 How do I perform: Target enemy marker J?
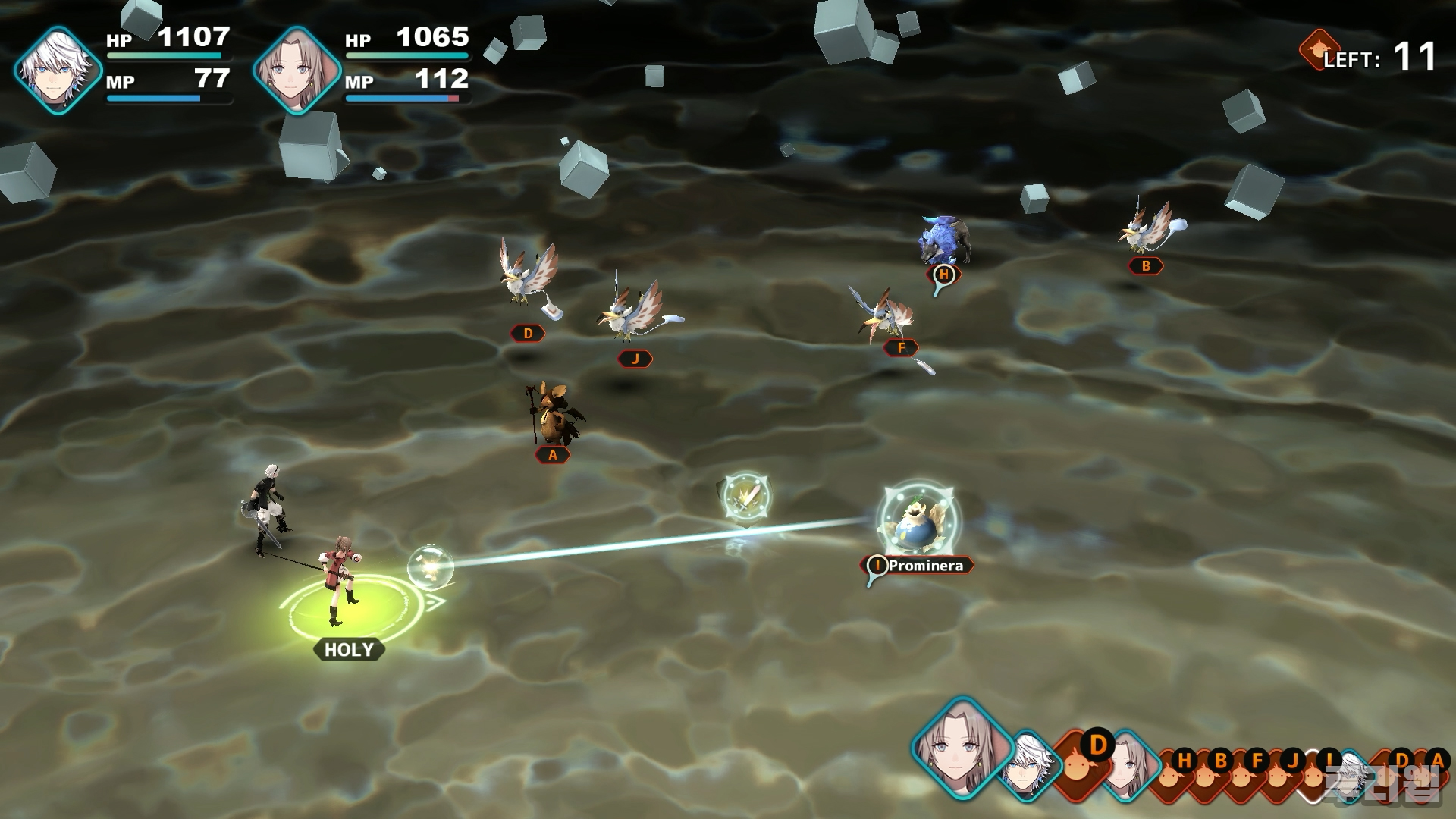tap(635, 359)
